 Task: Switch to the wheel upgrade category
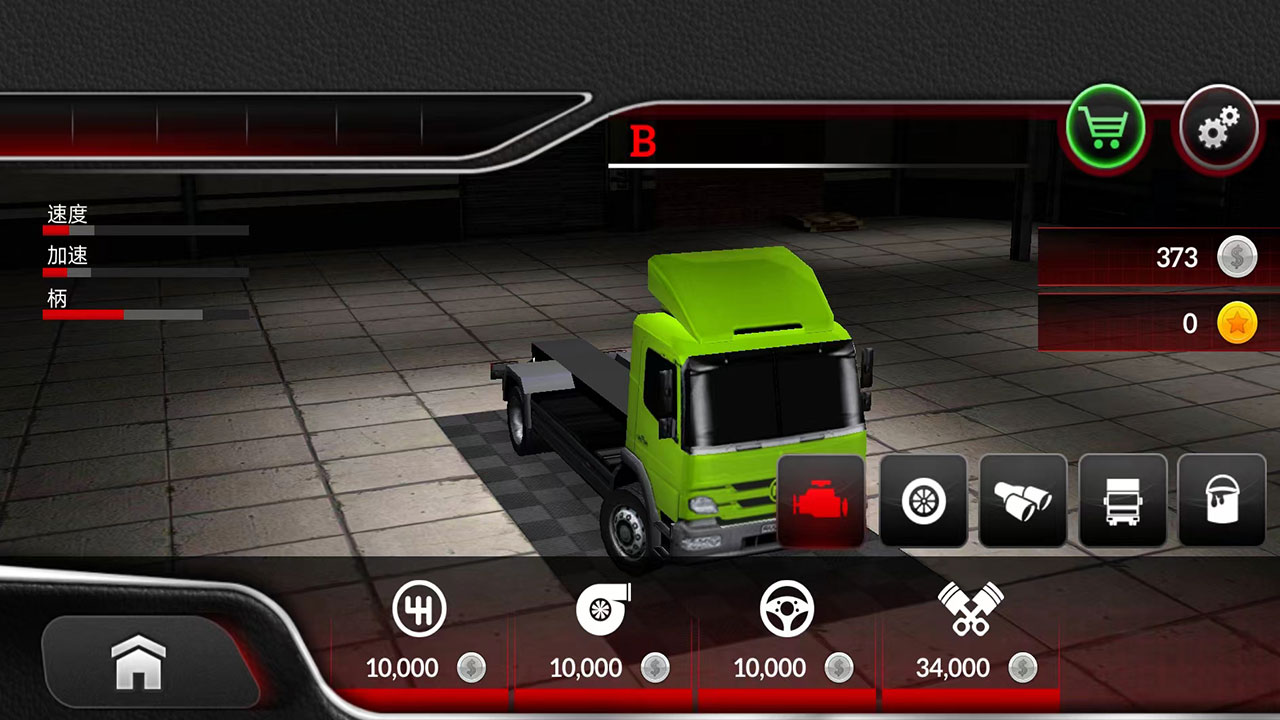[923, 500]
